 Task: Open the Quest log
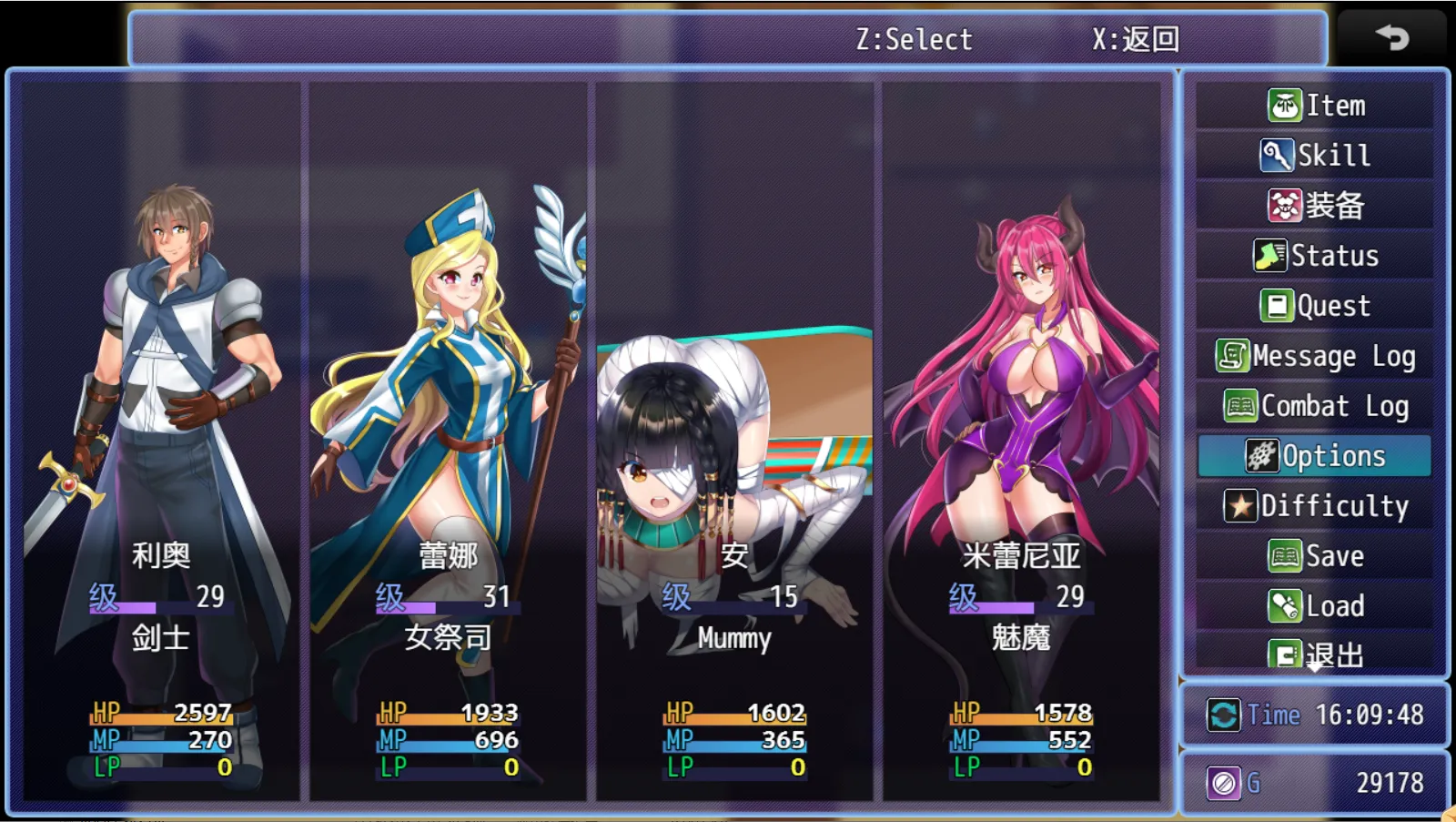[x=1315, y=306]
